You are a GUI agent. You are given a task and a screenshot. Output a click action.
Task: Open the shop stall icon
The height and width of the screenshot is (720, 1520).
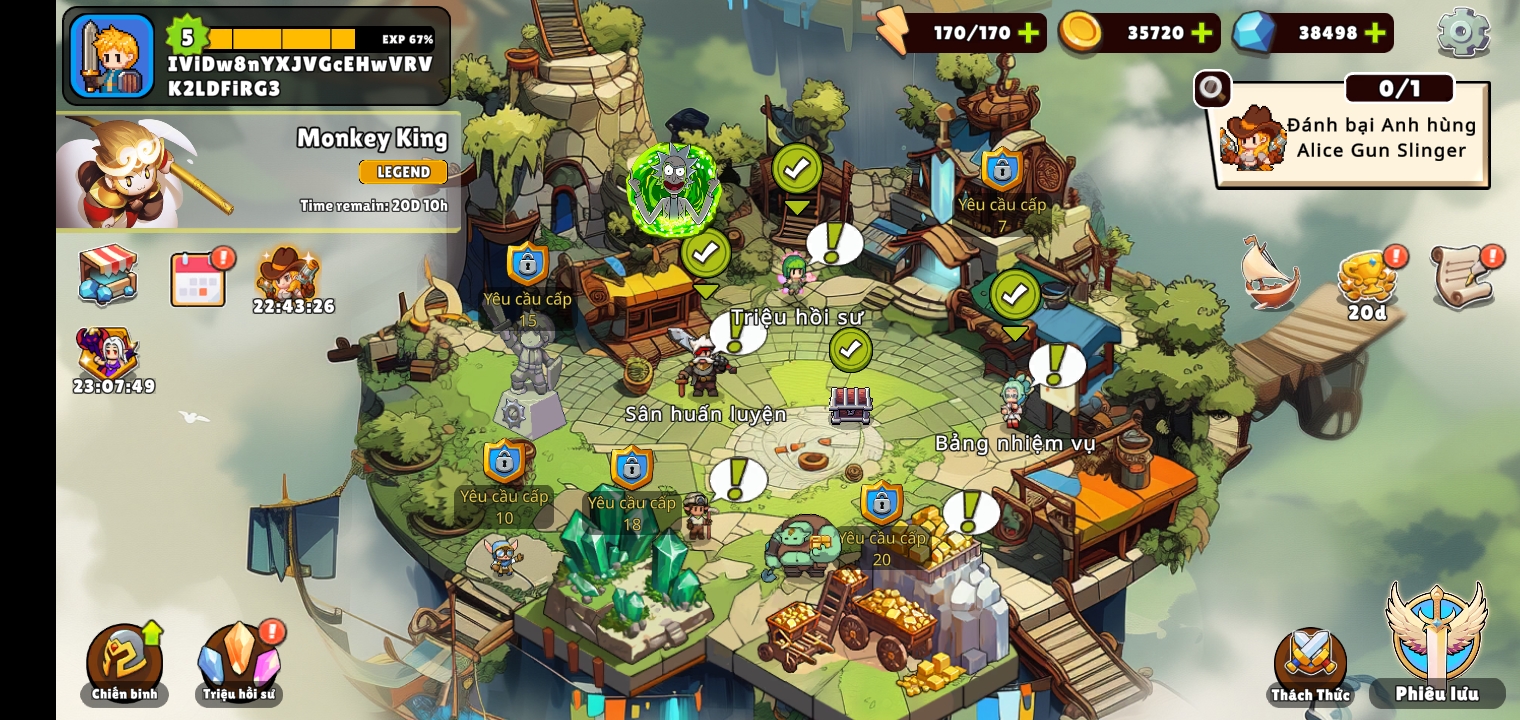(x=108, y=274)
